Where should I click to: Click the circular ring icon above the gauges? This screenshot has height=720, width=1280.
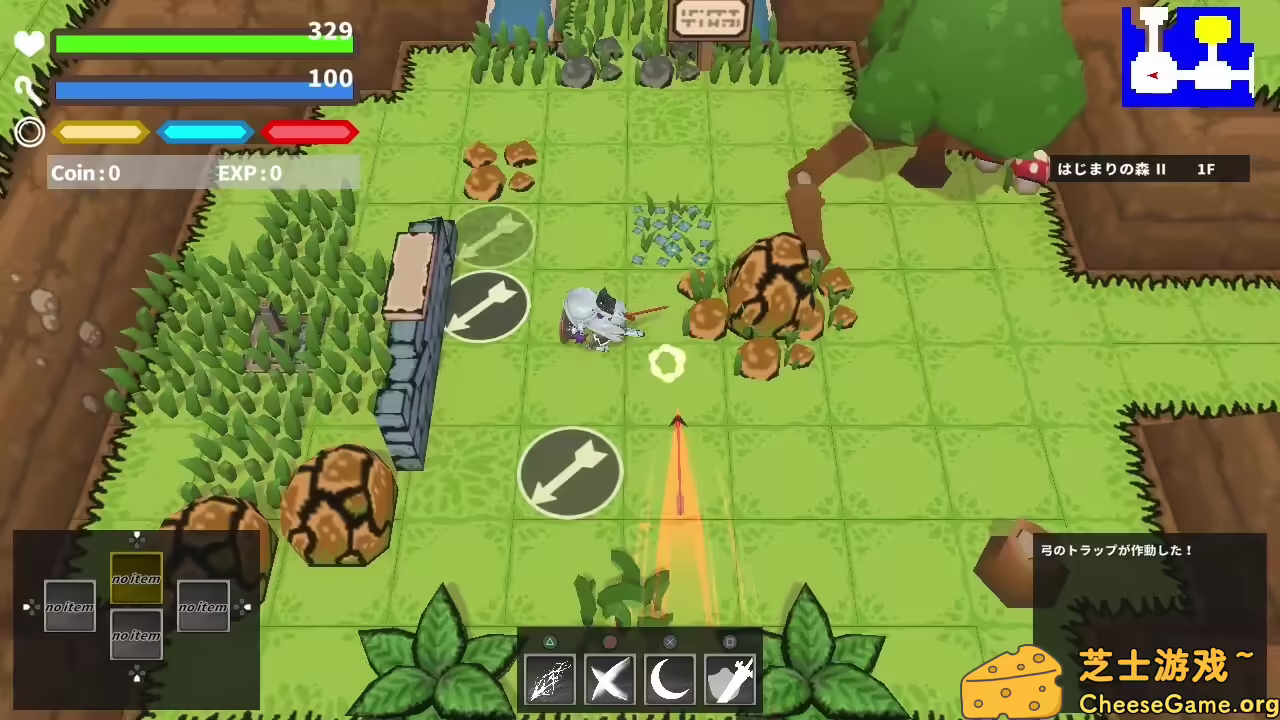pos(29,132)
